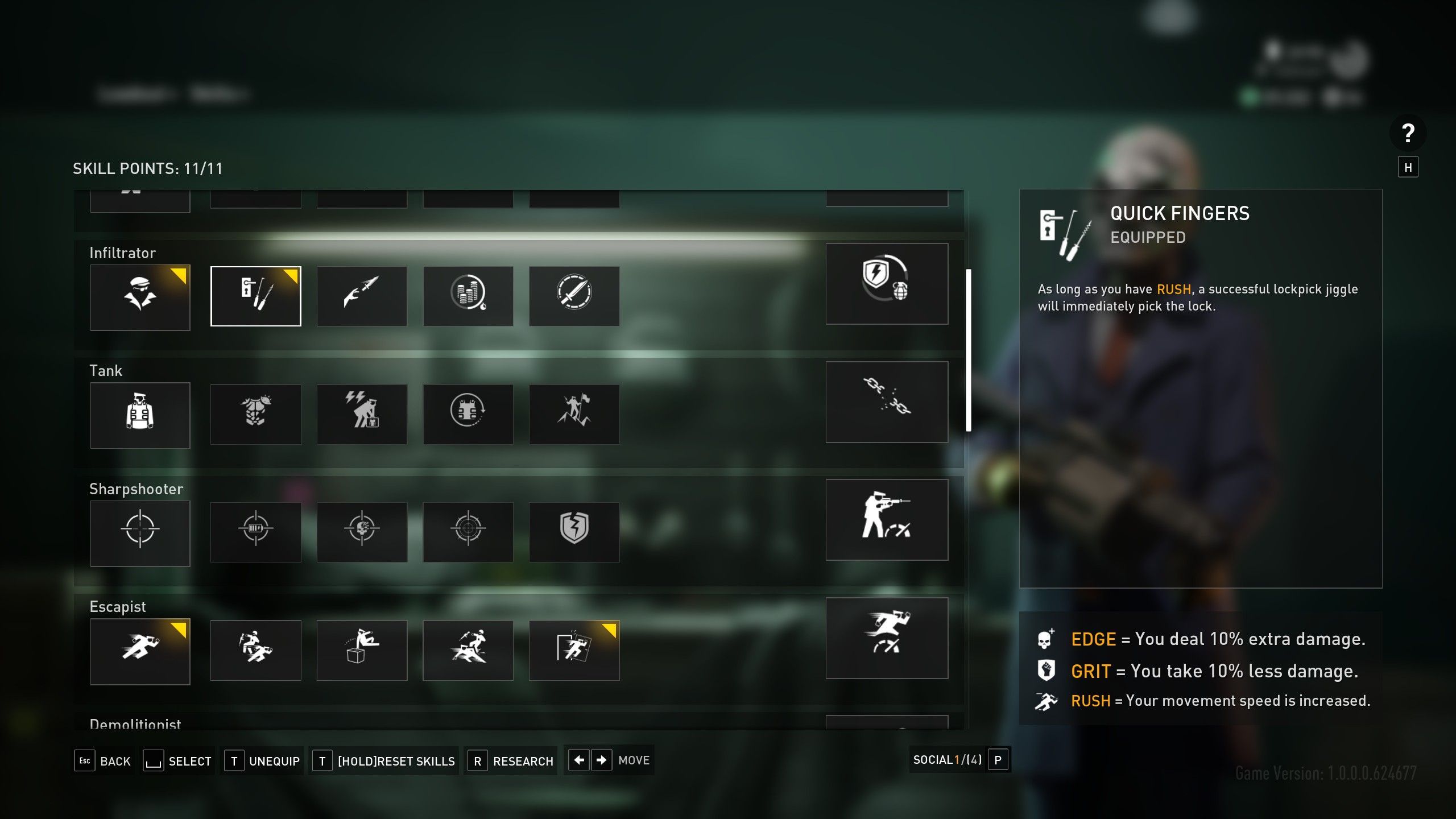Click the UNEQUIP control
The width and height of the screenshot is (1456, 819).
[262, 760]
